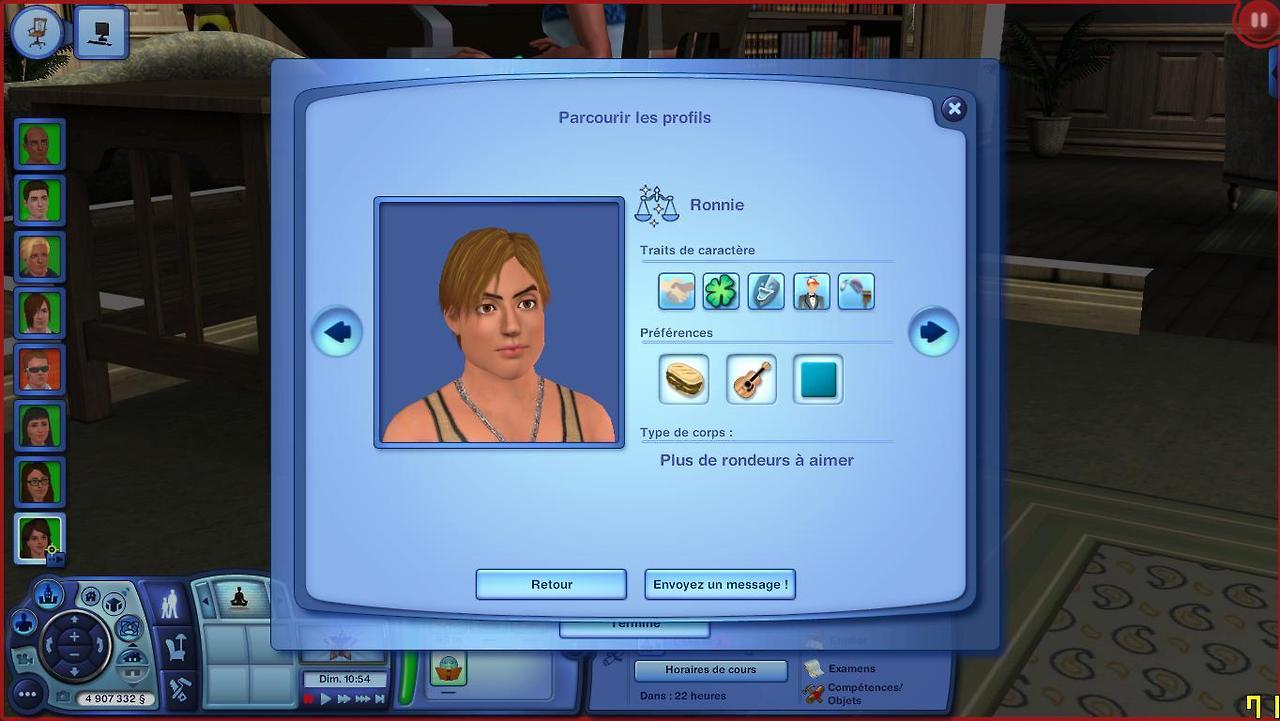Open the options menu with three dots
This screenshot has height=721, width=1280.
pos(27,694)
